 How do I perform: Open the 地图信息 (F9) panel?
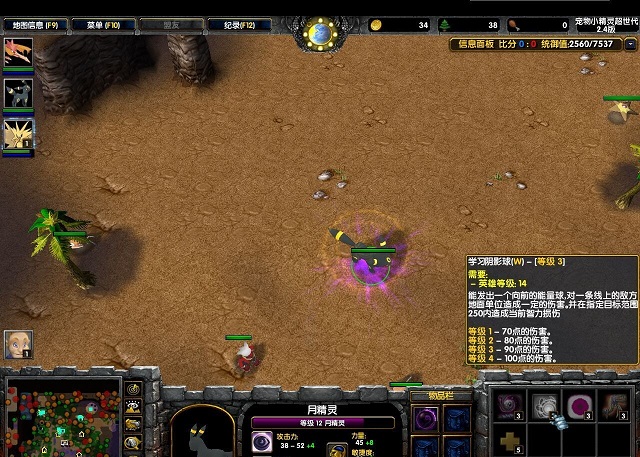37,24
